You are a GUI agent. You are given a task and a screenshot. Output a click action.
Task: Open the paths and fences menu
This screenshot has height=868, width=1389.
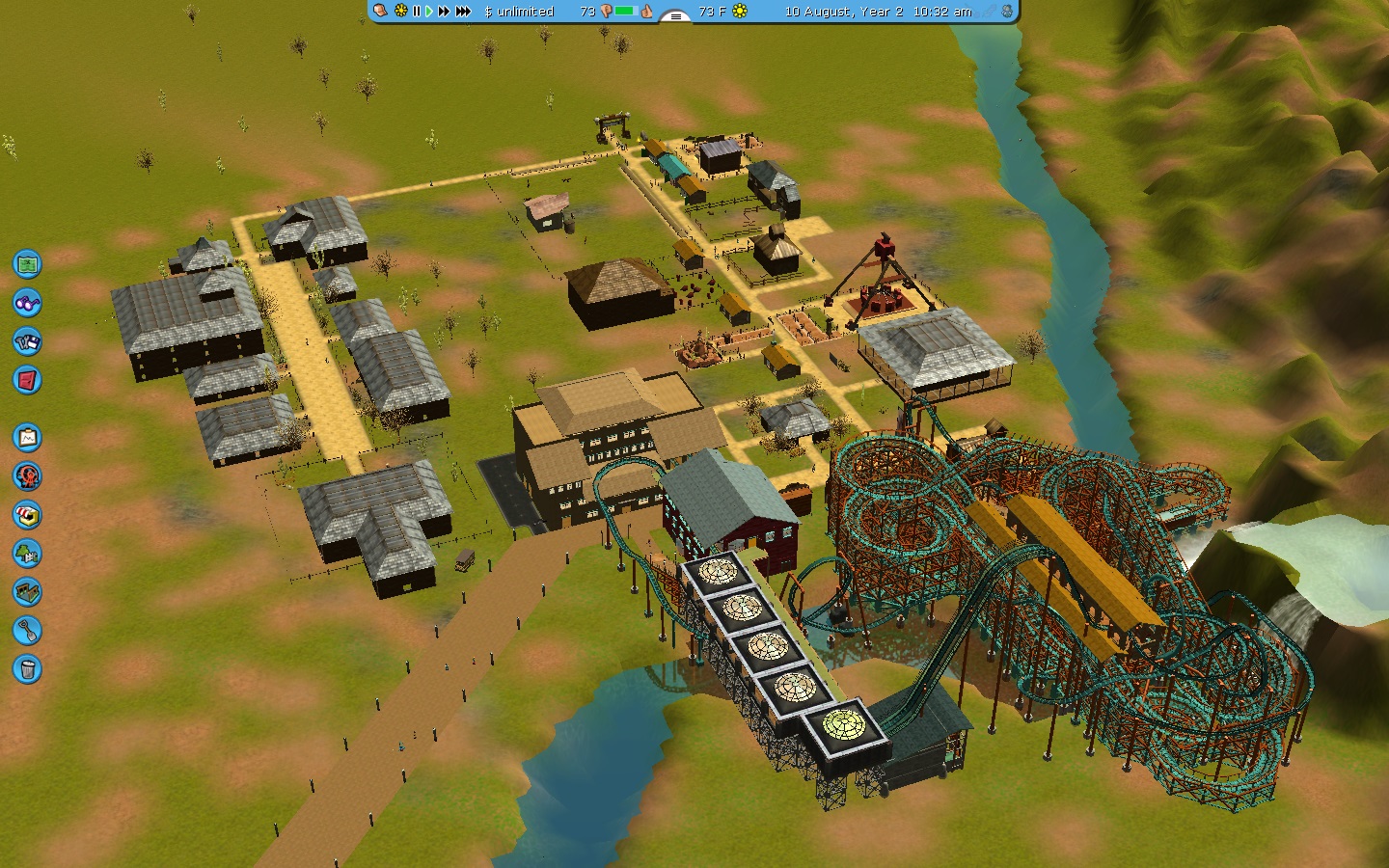pyautogui.click(x=27, y=591)
